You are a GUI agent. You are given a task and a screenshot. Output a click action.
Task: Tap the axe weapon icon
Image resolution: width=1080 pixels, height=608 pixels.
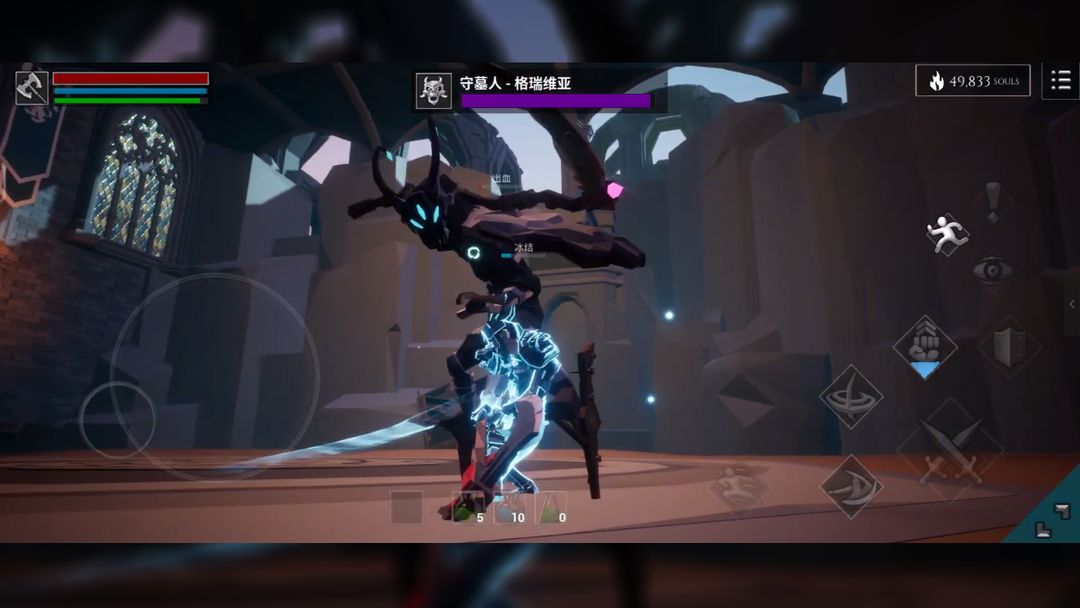[x=32, y=87]
